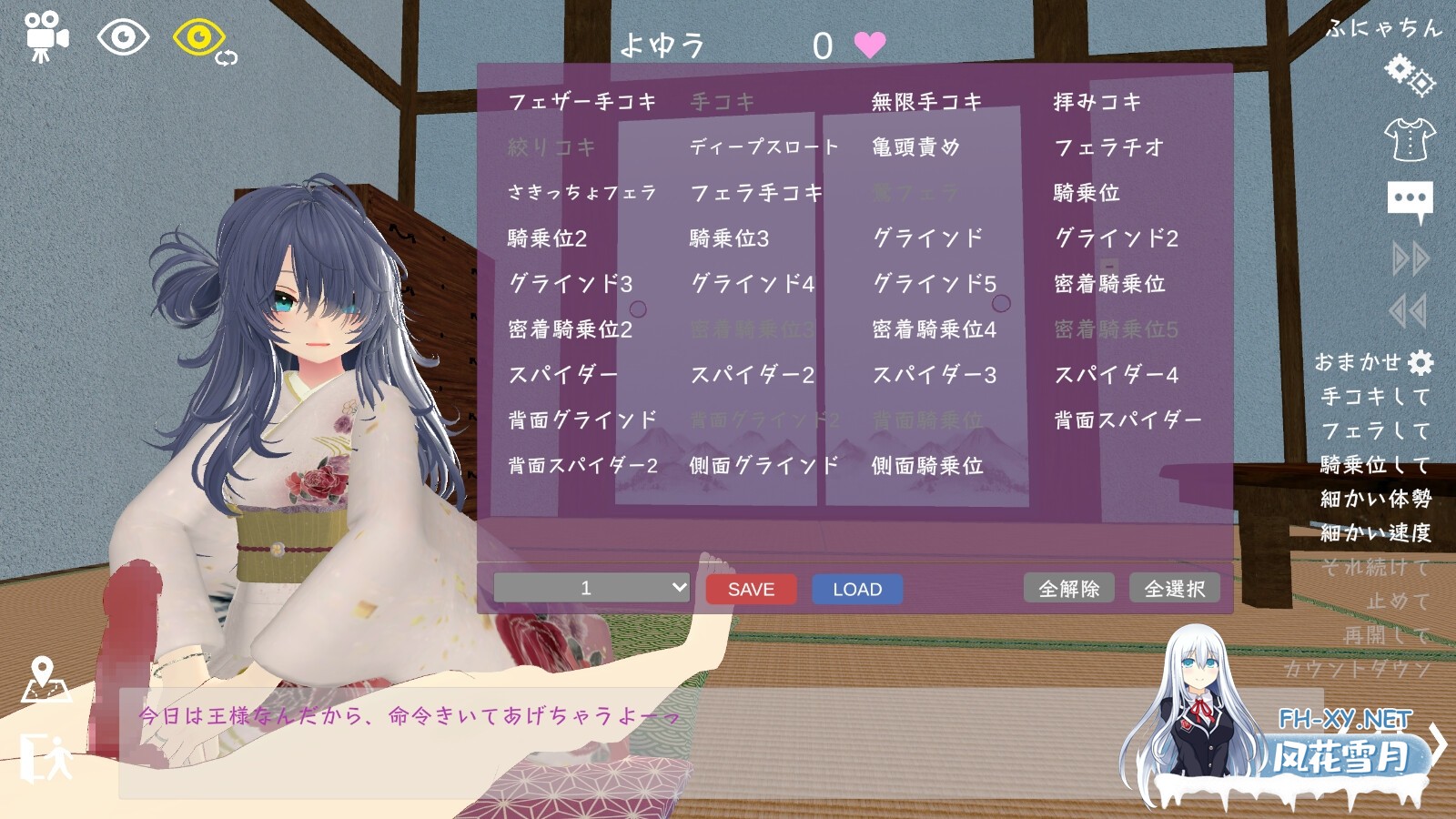This screenshot has width=1456, height=819.
Task: Select 側面騎乗位 from the menu
Action: [929, 466]
